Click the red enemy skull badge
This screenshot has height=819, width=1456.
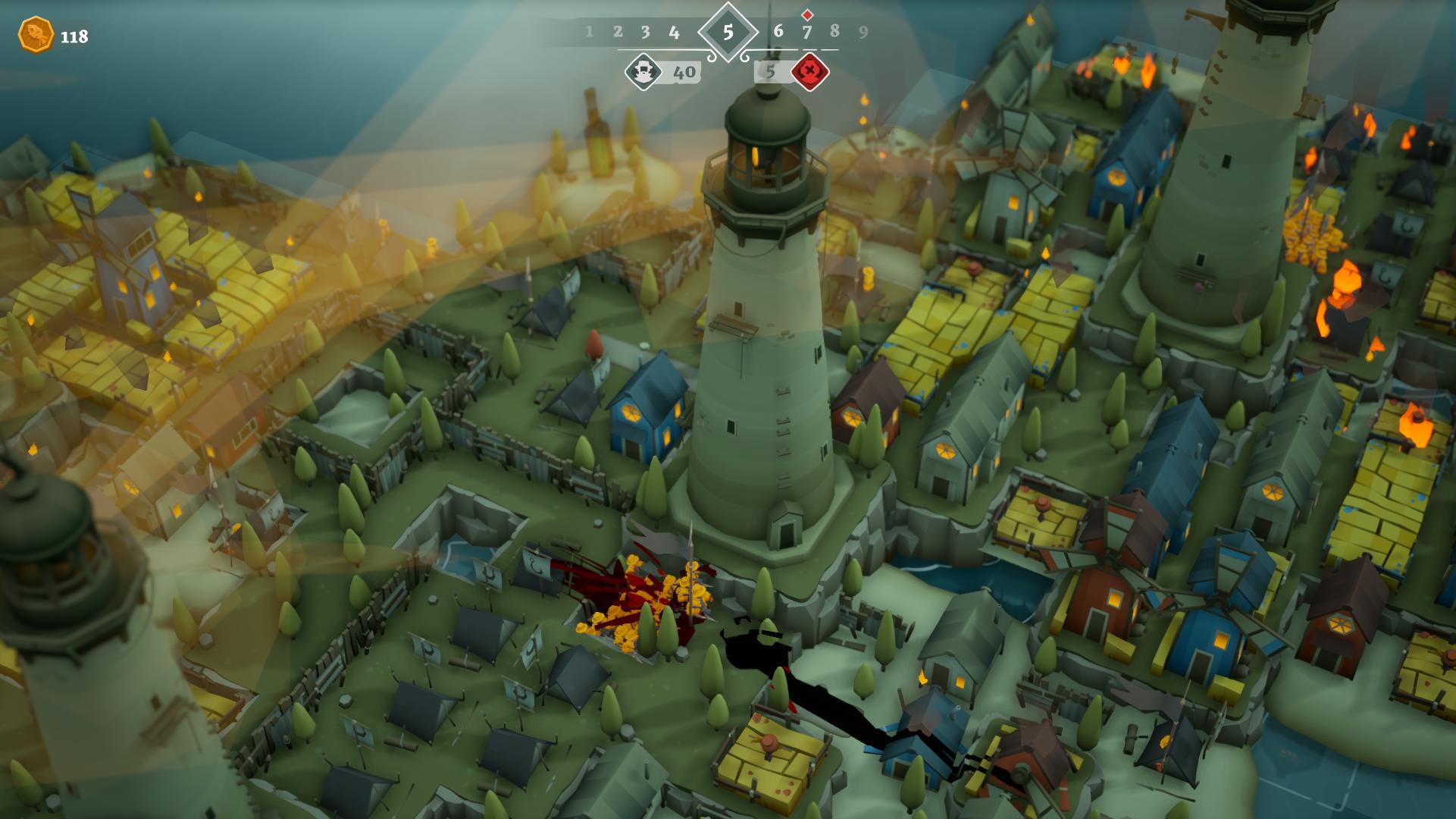tap(809, 72)
